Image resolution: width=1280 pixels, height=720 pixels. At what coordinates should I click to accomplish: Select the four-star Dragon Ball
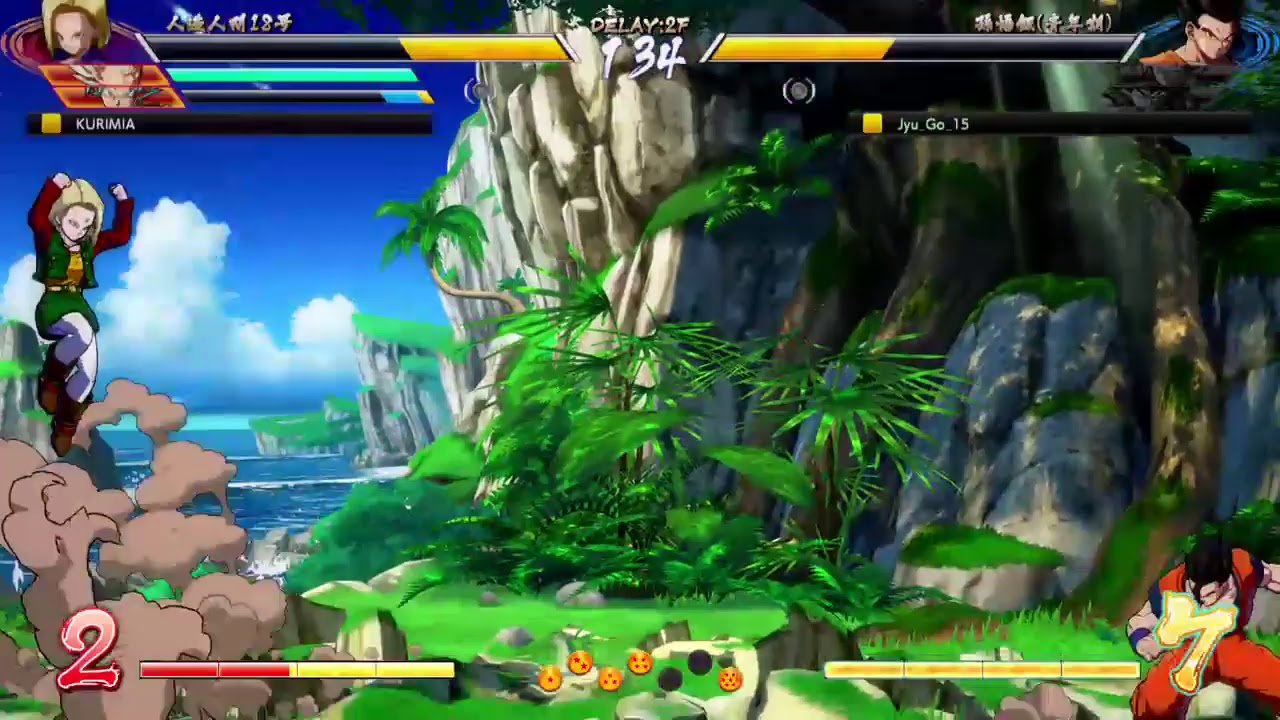(640, 663)
